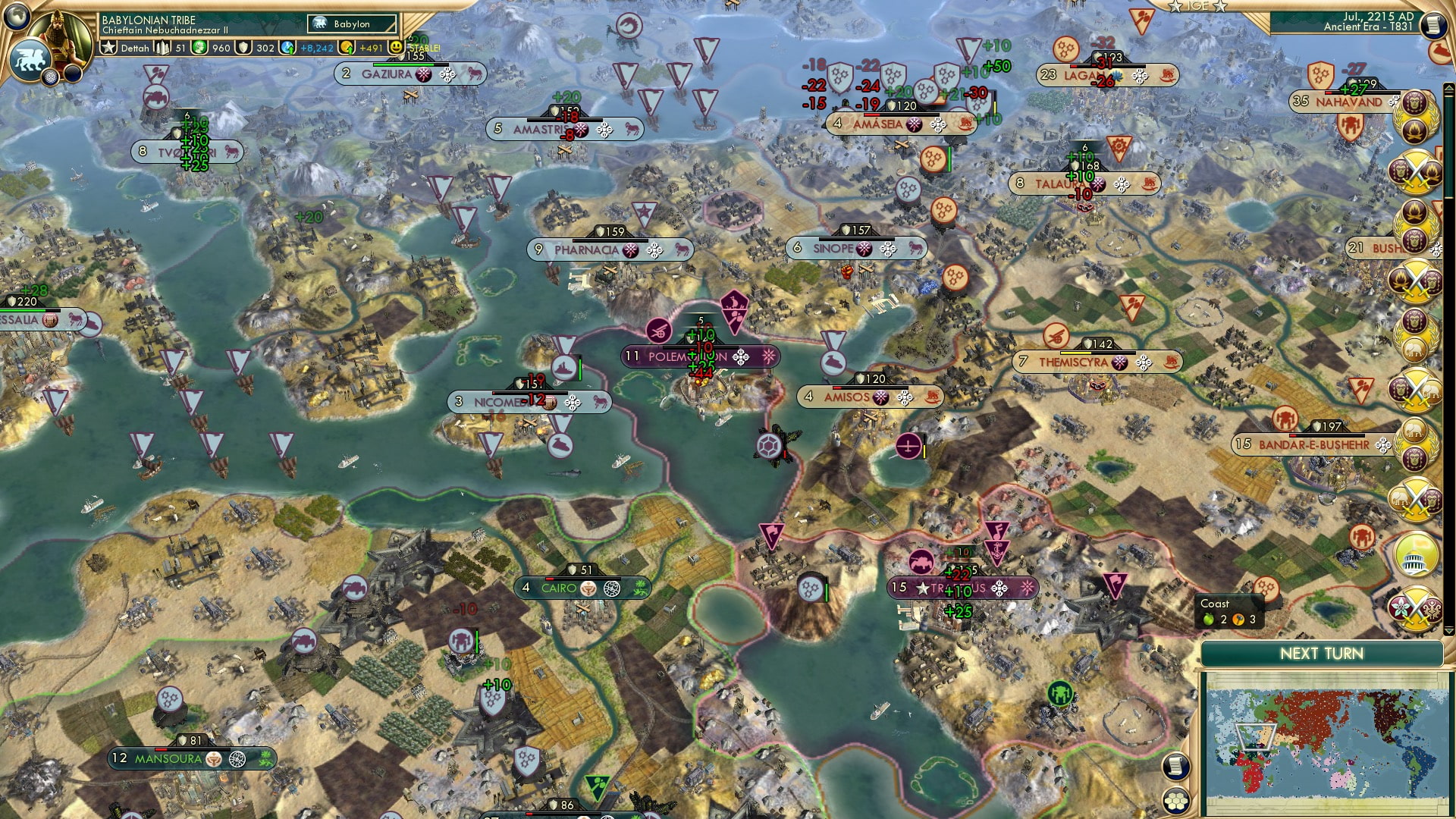Select the Nebuchadnezzar II leader portrait
This screenshot has height=819, width=1456.
[59, 30]
